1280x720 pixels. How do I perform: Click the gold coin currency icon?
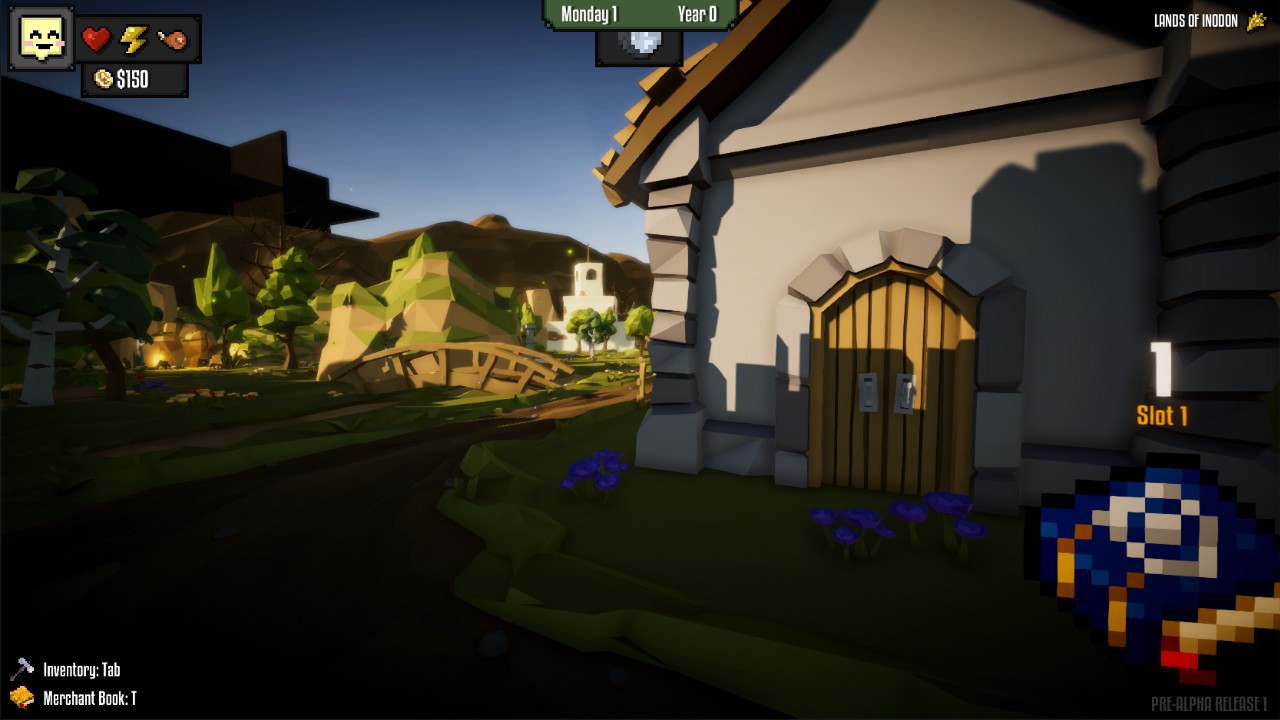(102, 80)
